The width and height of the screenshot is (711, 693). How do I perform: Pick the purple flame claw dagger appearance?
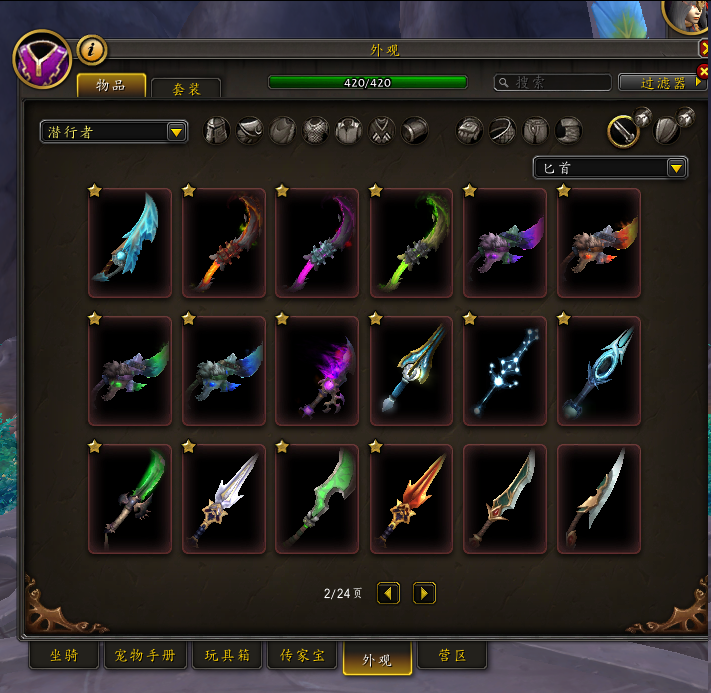click(317, 370)
